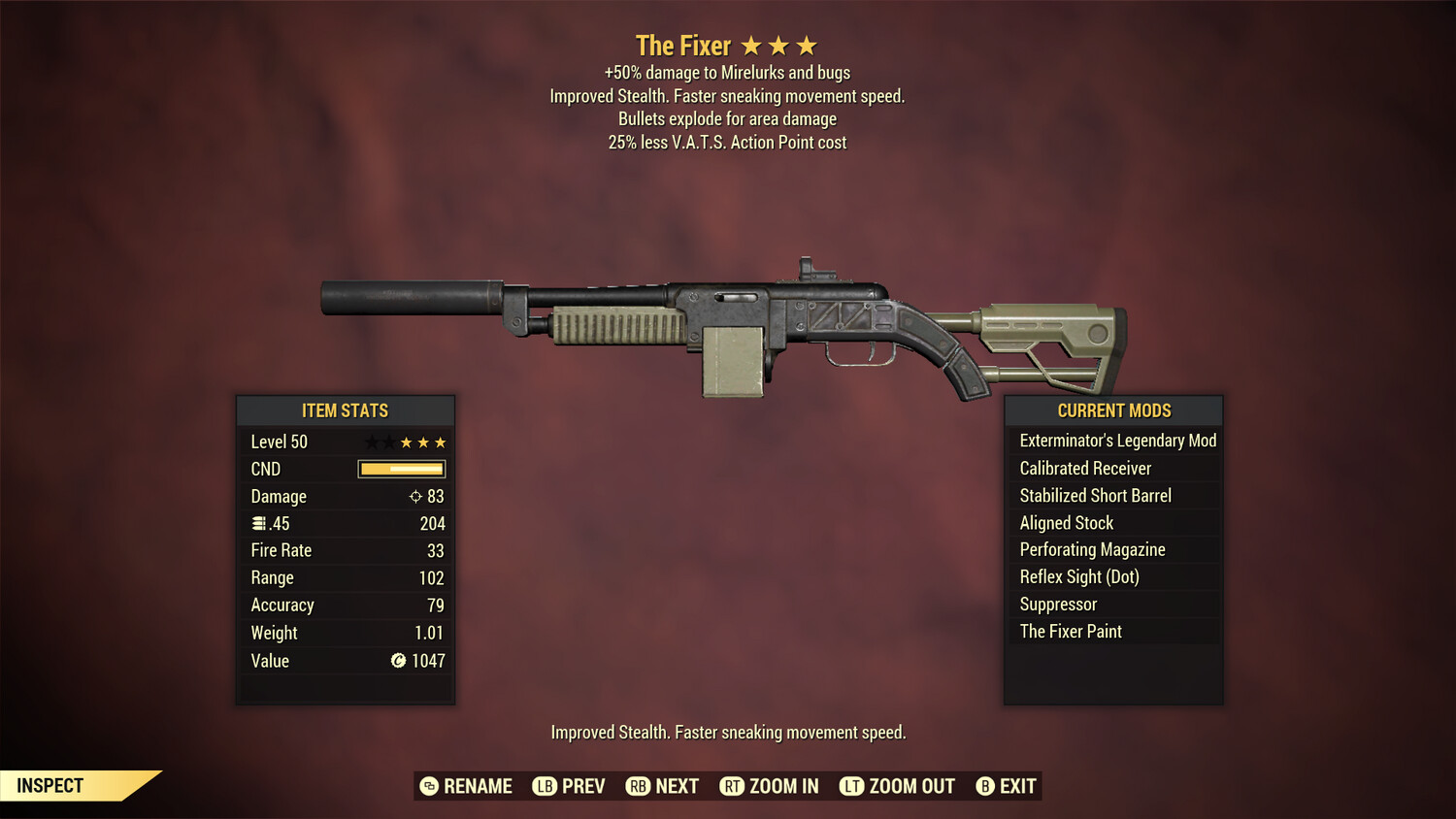Select the Calibrated Receiver mod
The height and width of the screenshot is (819, 1456).
tap(1084, 468)
